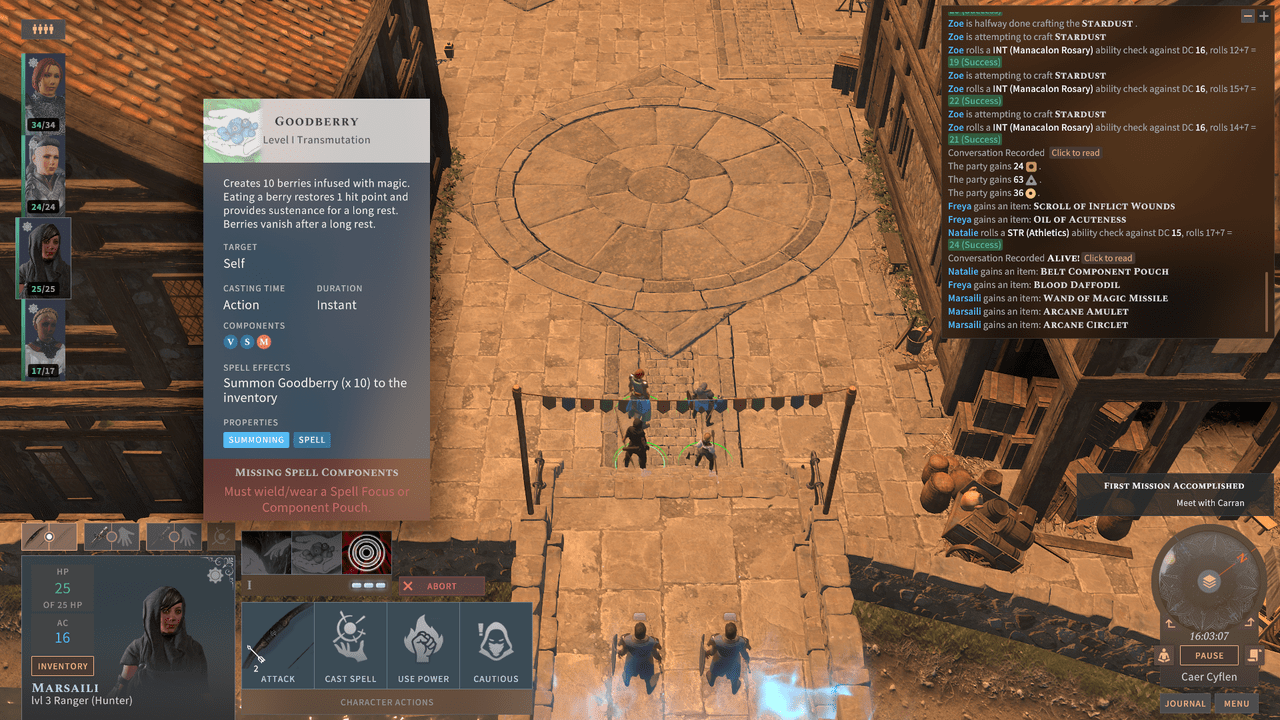The height and width of the screenshot is (720, 1280).
Task: Click the camp rest icon beside Pause
Action: coord(1164,654)
